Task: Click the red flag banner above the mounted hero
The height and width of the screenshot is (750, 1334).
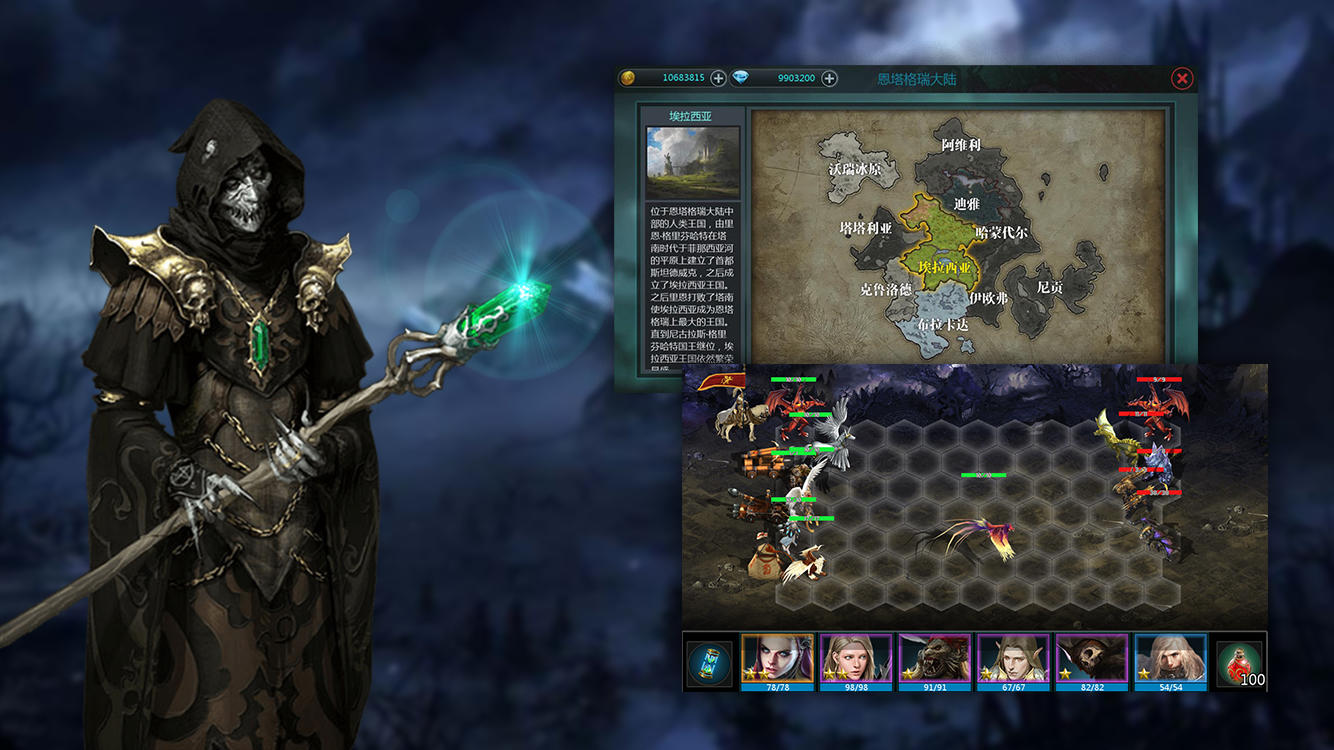Action: pos(724,380)
